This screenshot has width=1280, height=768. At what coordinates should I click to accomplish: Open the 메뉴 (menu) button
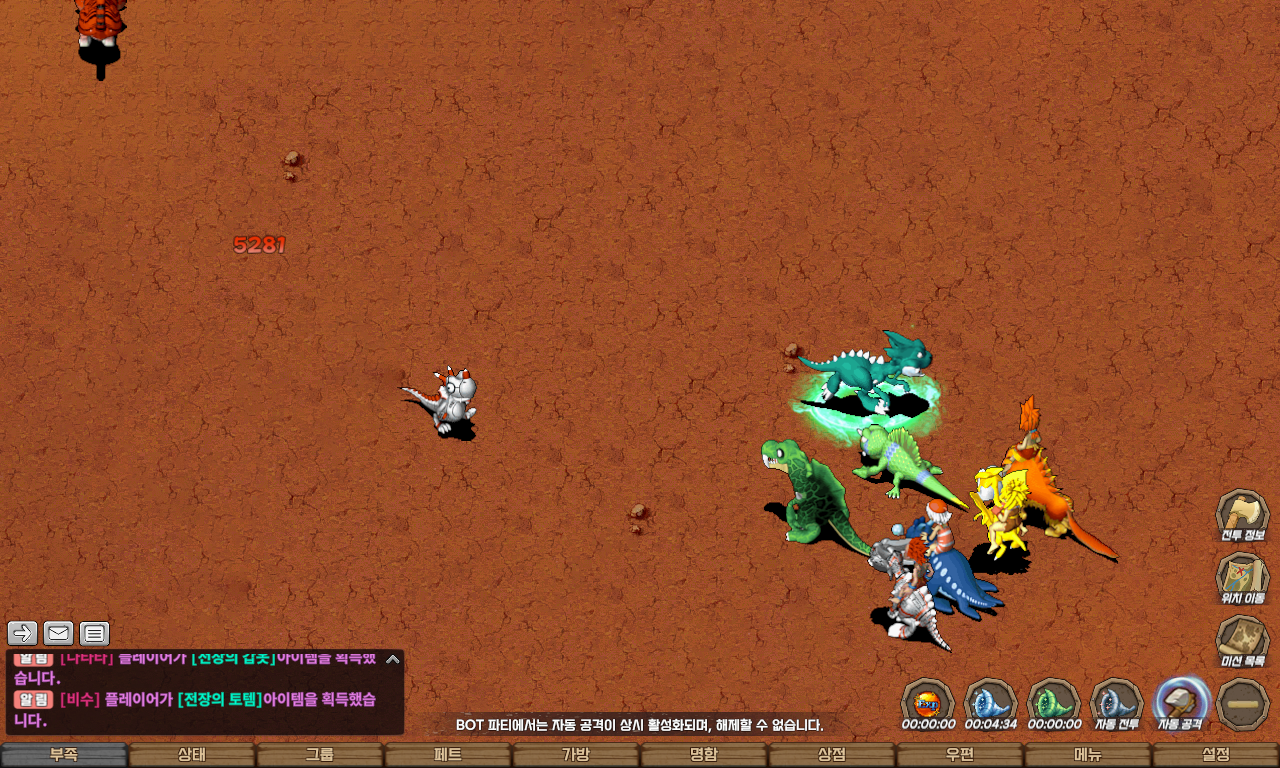coord(1088,755)
